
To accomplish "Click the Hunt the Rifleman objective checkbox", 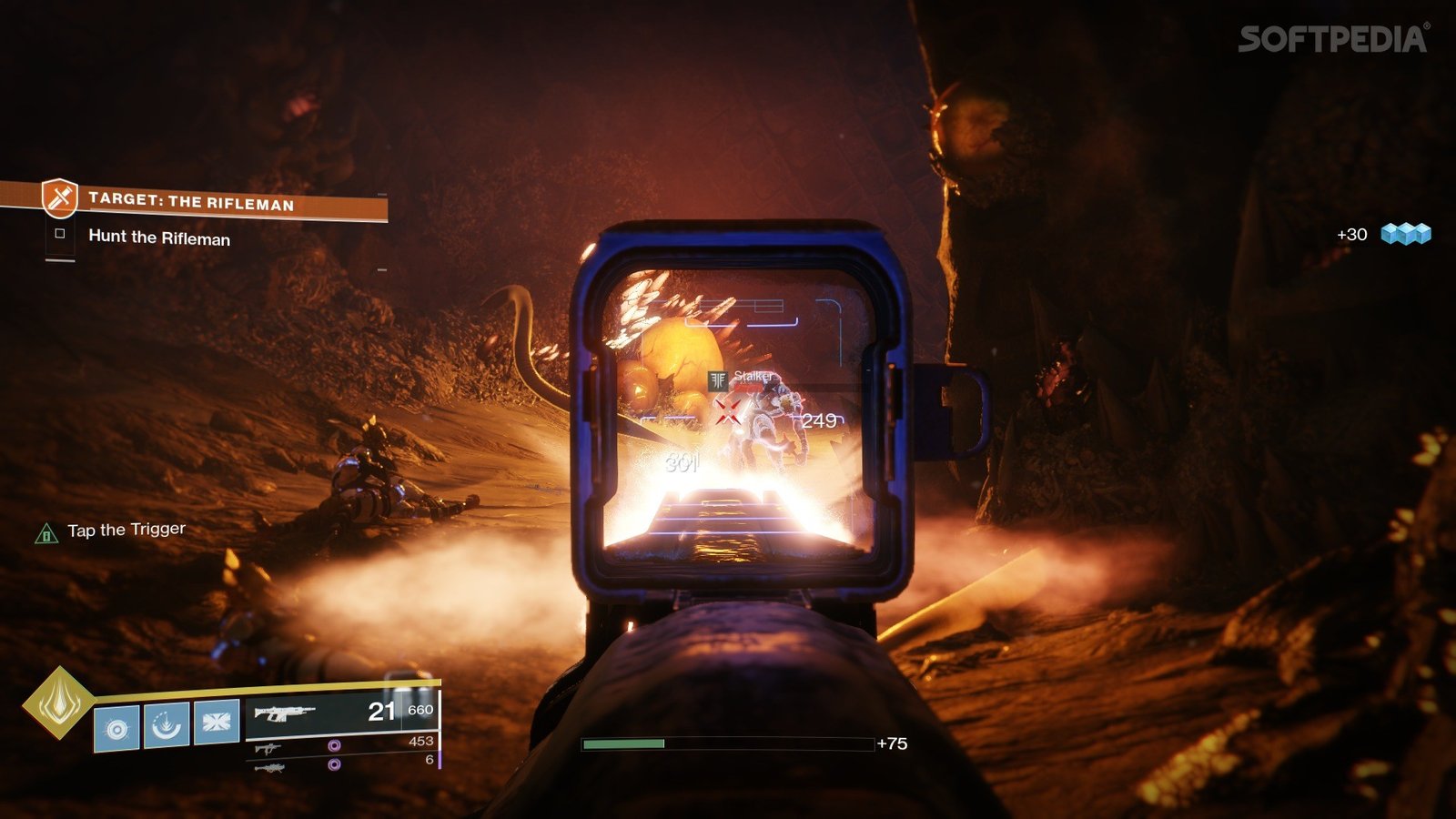I will point(60,234).
